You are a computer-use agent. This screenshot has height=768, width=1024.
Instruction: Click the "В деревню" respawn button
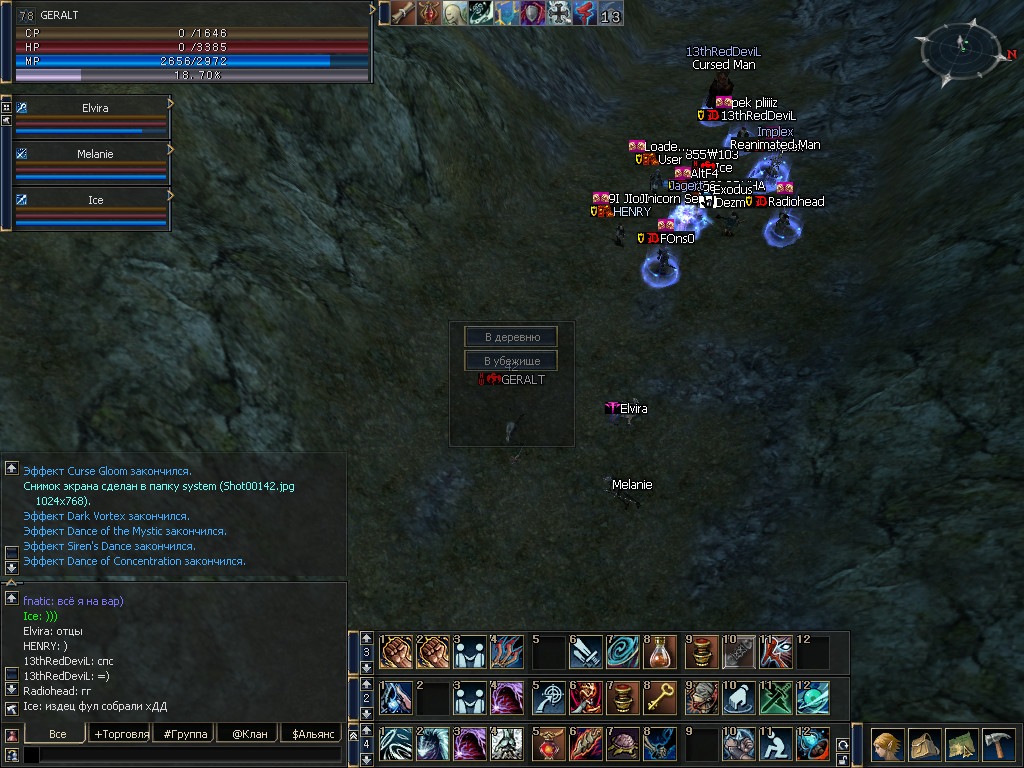click(511, 337)
